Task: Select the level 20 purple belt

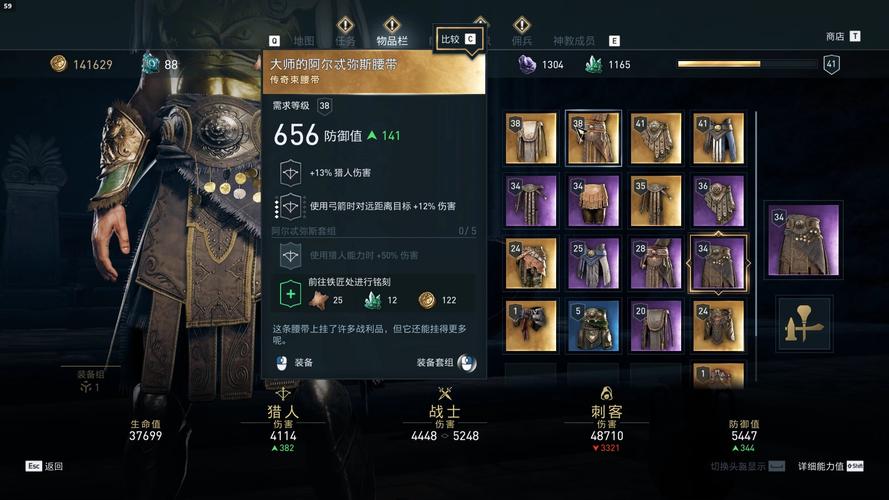Action: (655, 325)
